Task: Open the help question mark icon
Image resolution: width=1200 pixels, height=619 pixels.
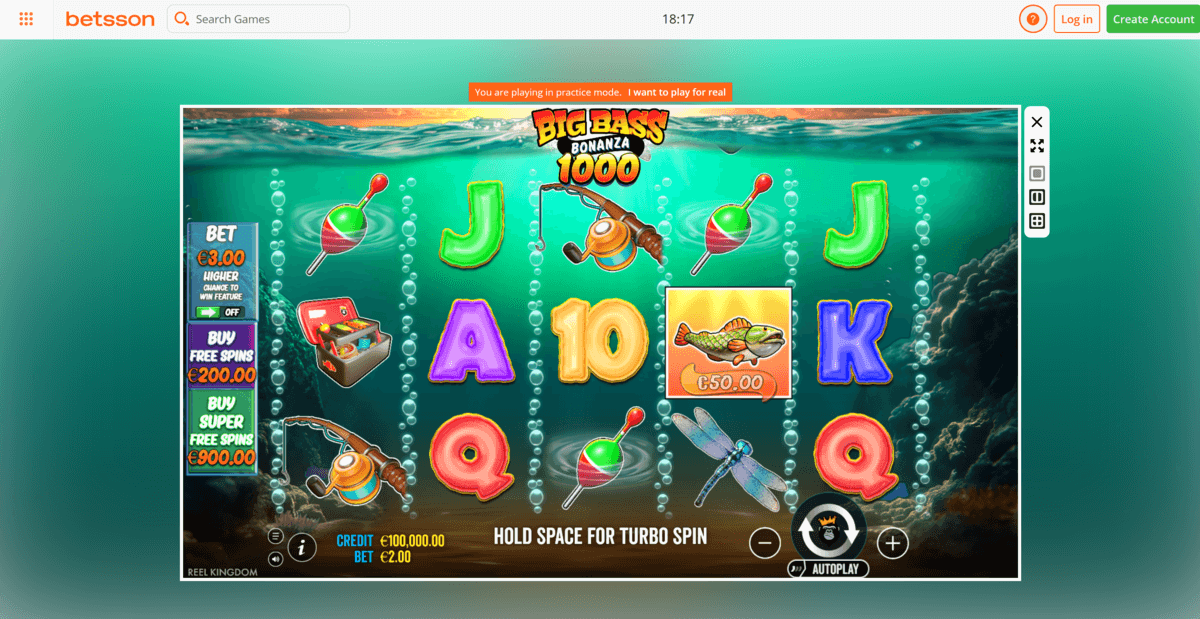Action: click(x=1033, y=19)
